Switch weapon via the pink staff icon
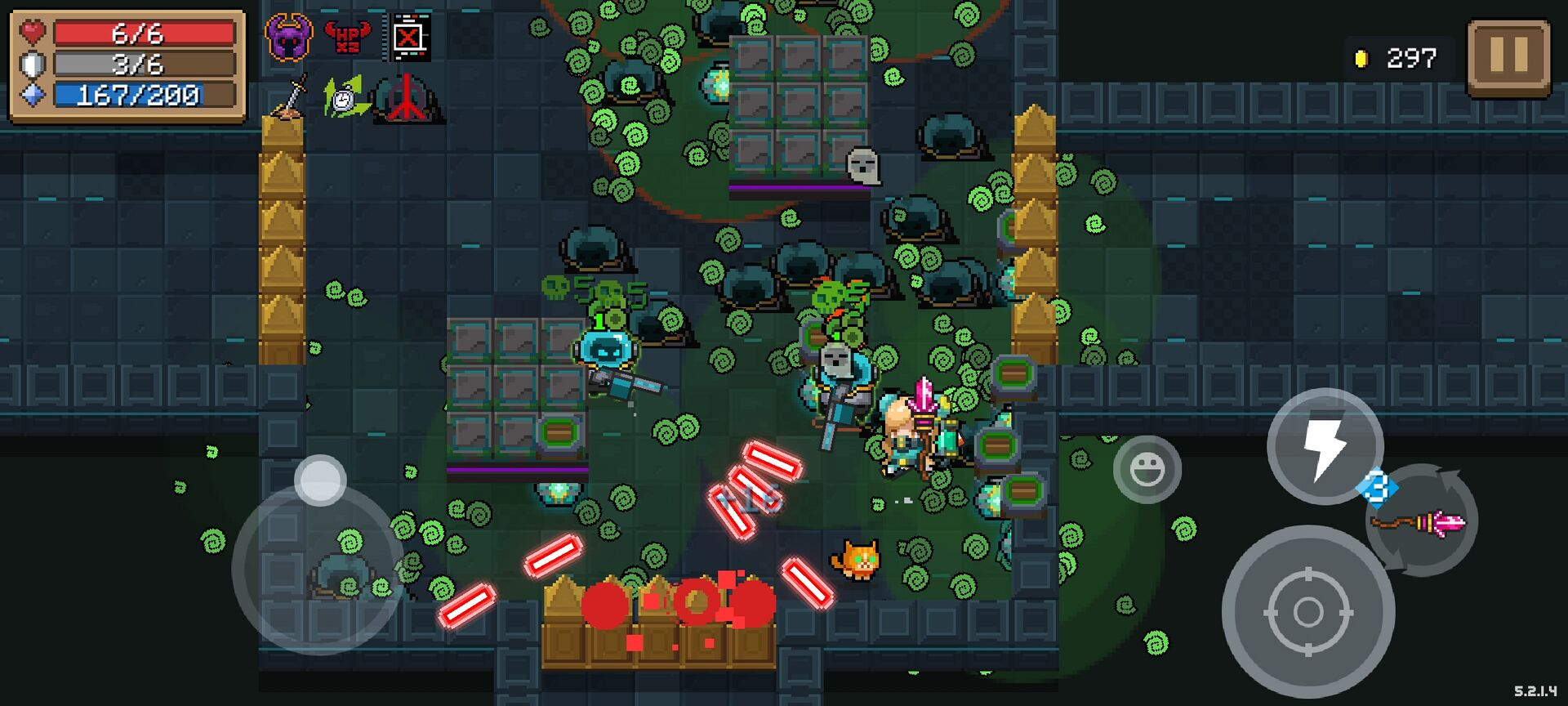Image resolution: width=1568 pixels, height=706 pixels. 1422,521
